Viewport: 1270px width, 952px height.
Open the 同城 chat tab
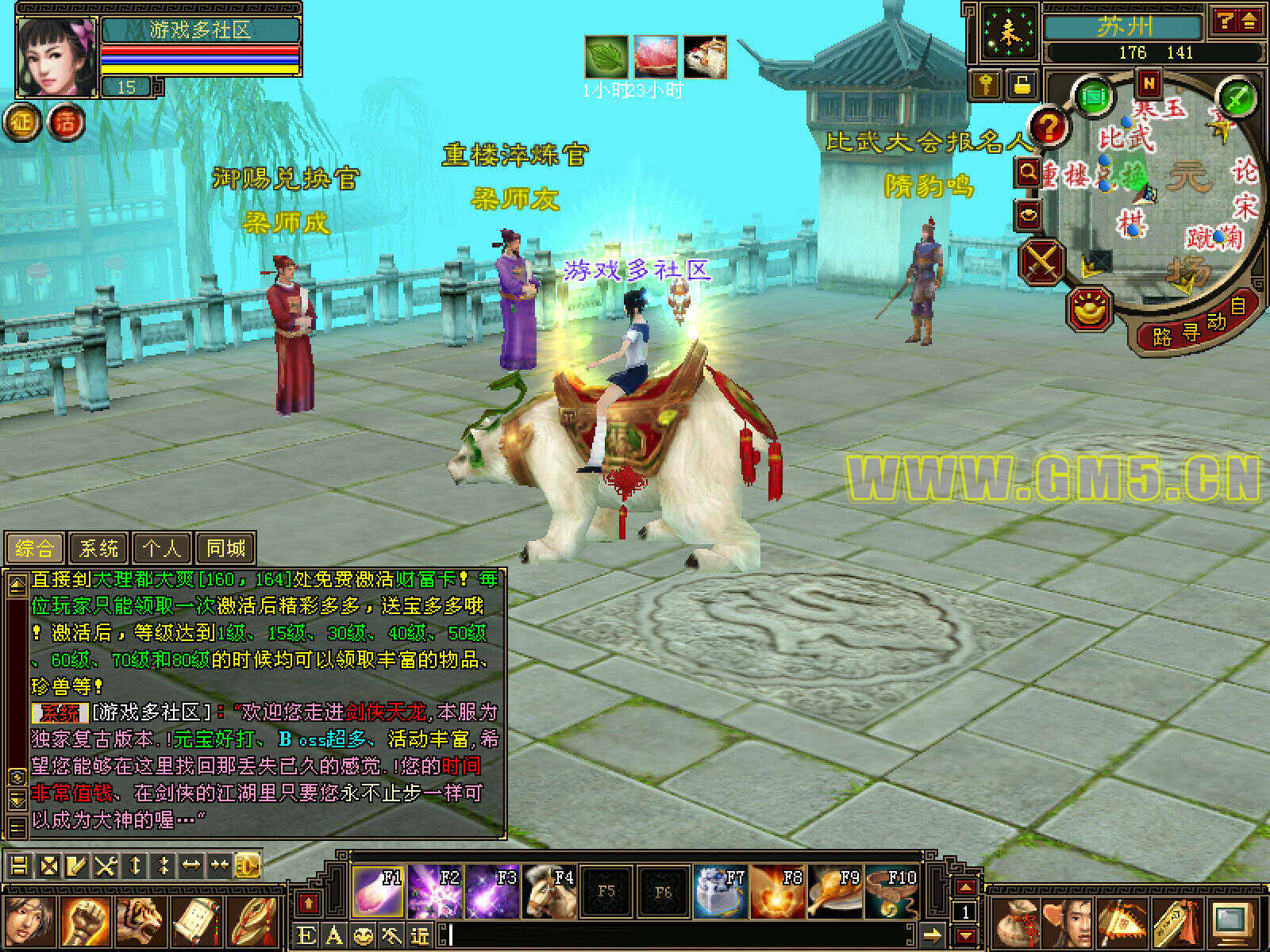coord(226,547)
